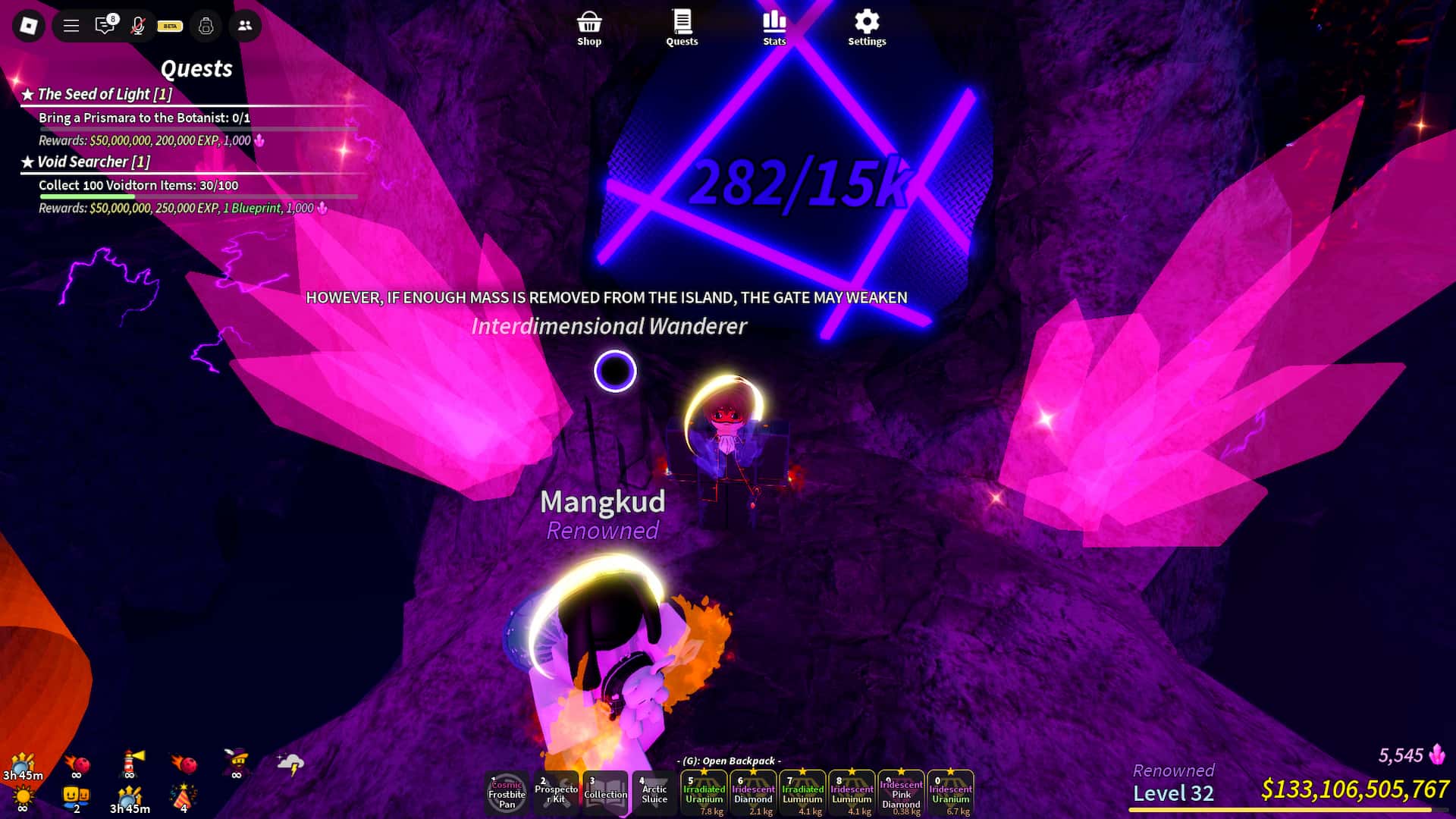The height and width of the screenshot is (819, 1456).
Task: Open the Roblox home menu
Action: 27,25
